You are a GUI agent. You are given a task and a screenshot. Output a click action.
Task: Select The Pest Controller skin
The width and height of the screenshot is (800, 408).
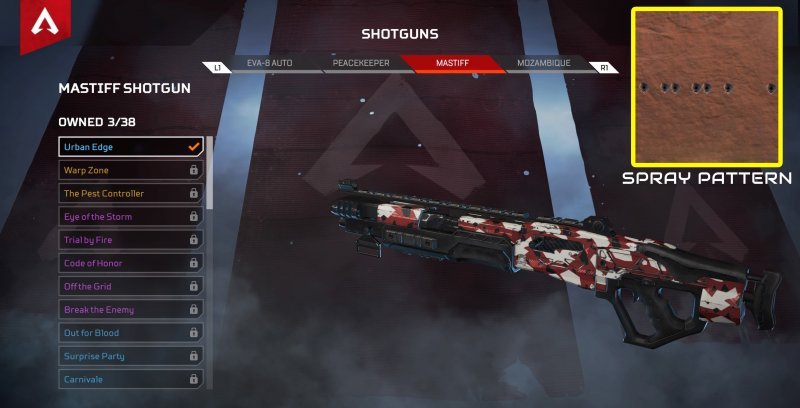pyautogui.click(x=131, y=193)
